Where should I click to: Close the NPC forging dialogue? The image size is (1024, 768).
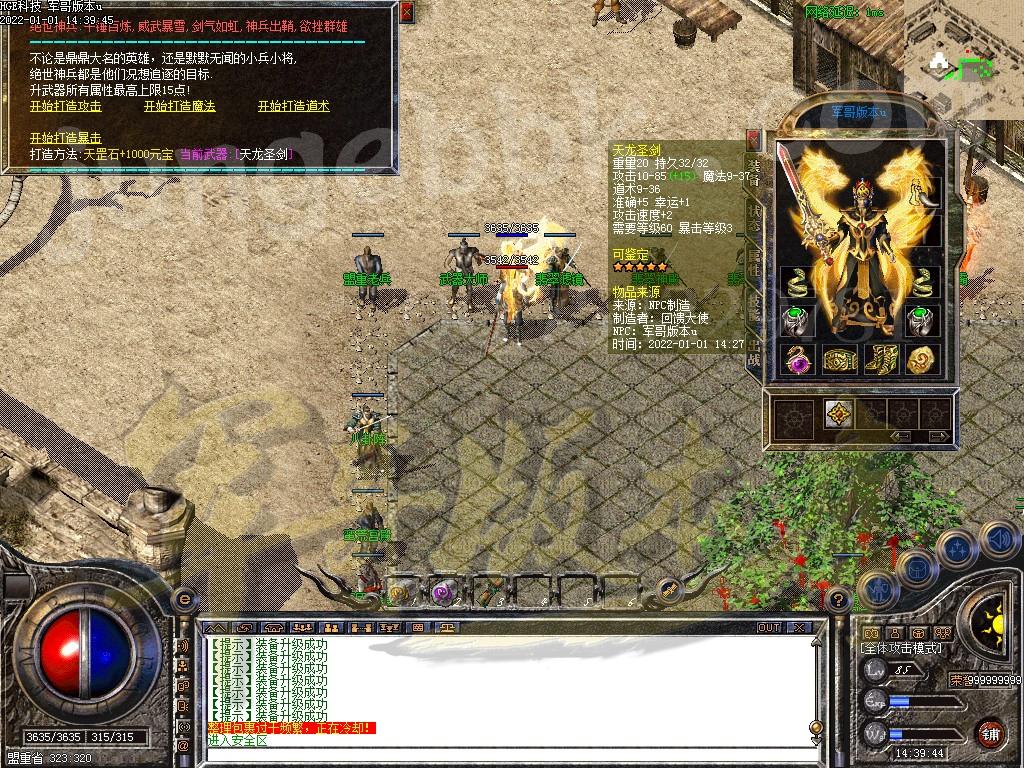[x=406, y=13]
